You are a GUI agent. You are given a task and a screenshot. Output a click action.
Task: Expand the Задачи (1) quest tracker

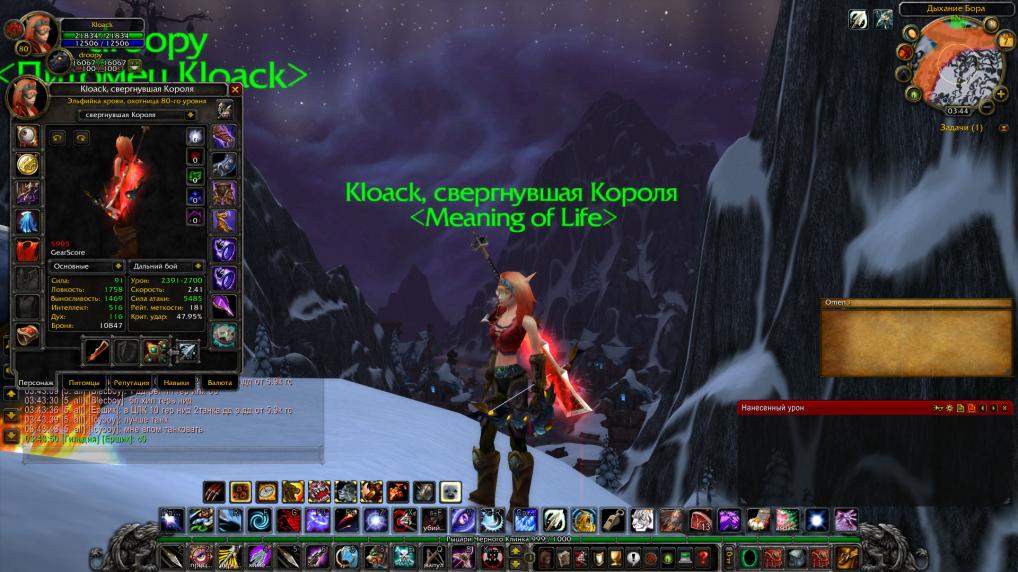1003,128
